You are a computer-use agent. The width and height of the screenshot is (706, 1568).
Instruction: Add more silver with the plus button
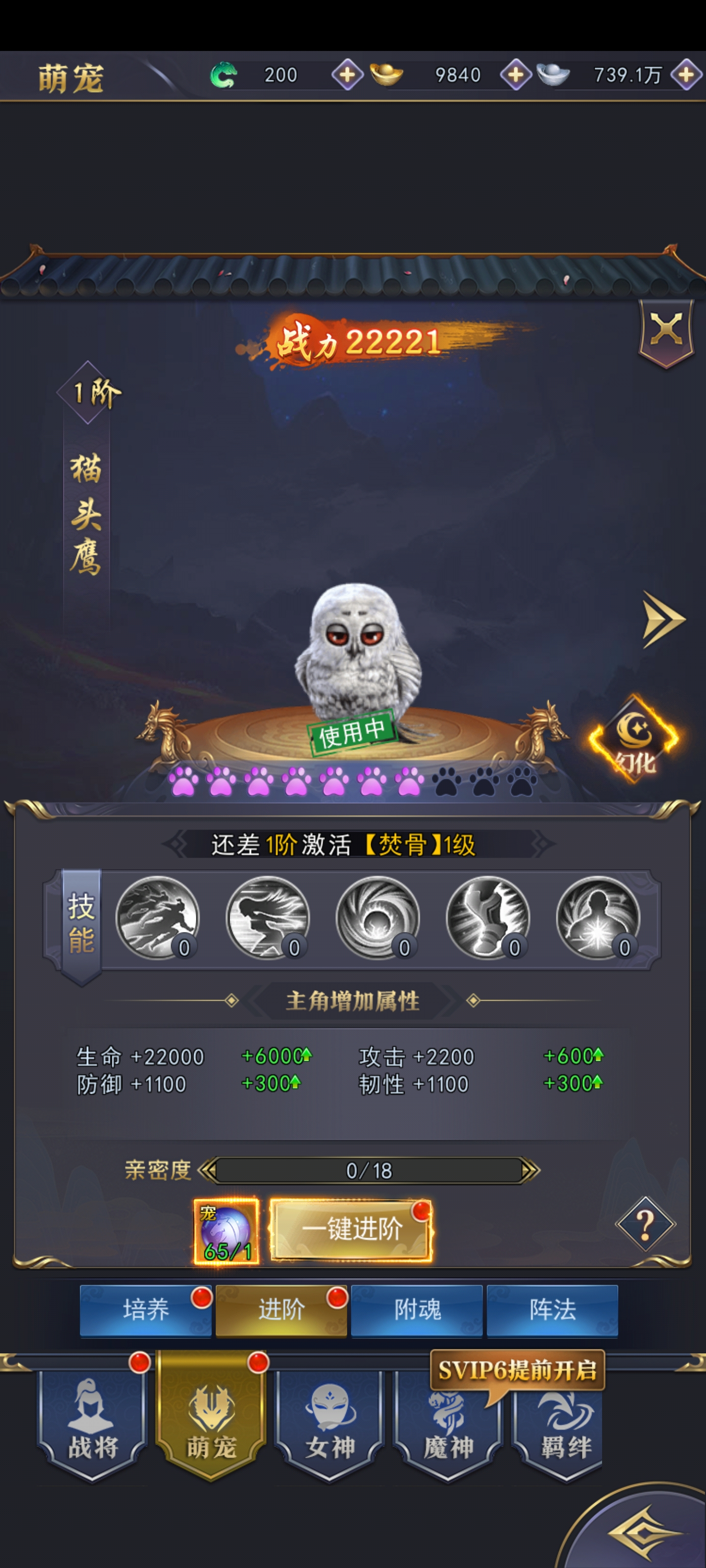tap(686, 75)
